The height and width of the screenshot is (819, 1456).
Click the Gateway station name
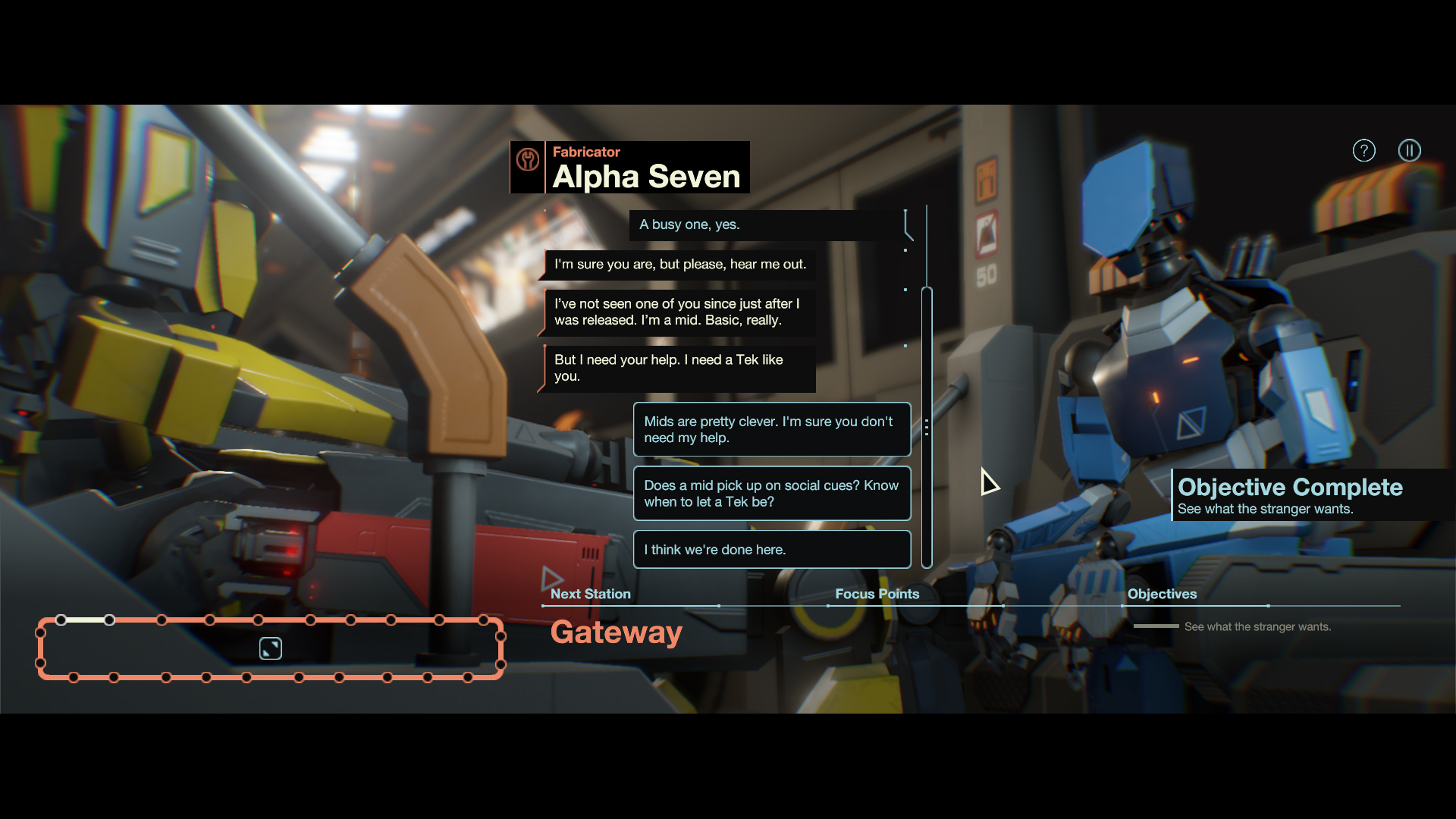click(616, 632)
